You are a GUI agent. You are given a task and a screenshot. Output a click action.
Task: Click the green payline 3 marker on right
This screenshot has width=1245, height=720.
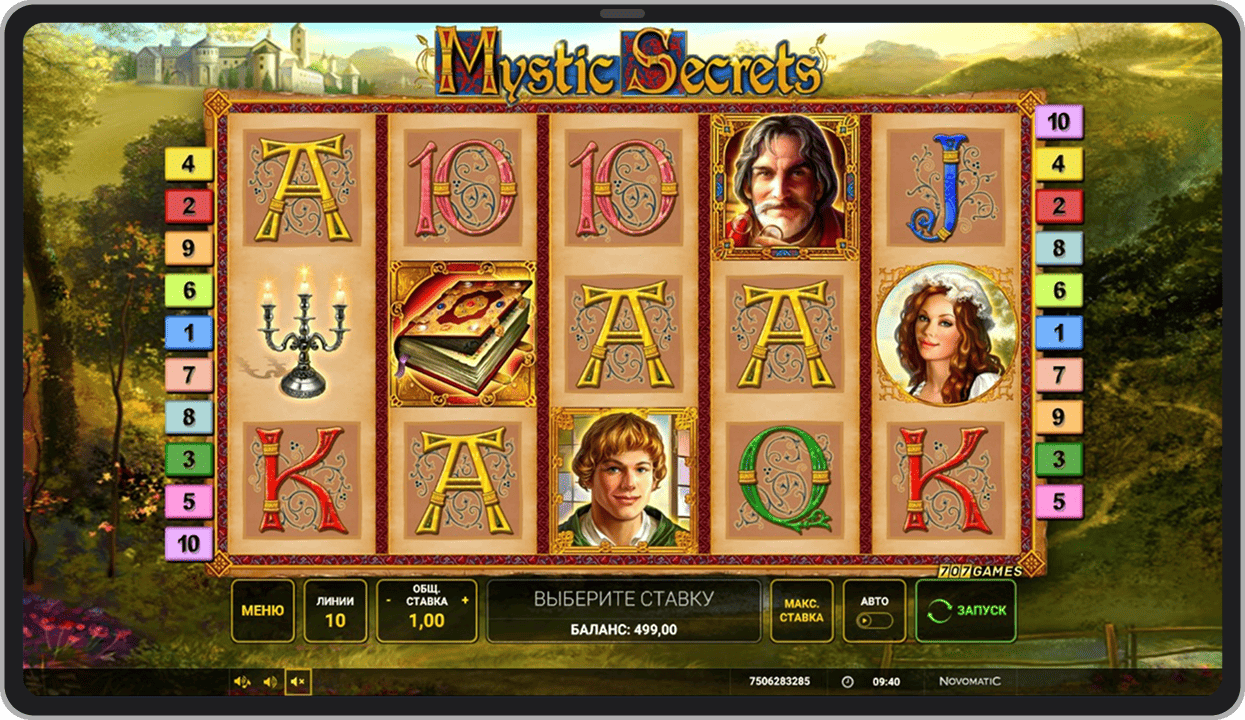[x=1059, y=459]
